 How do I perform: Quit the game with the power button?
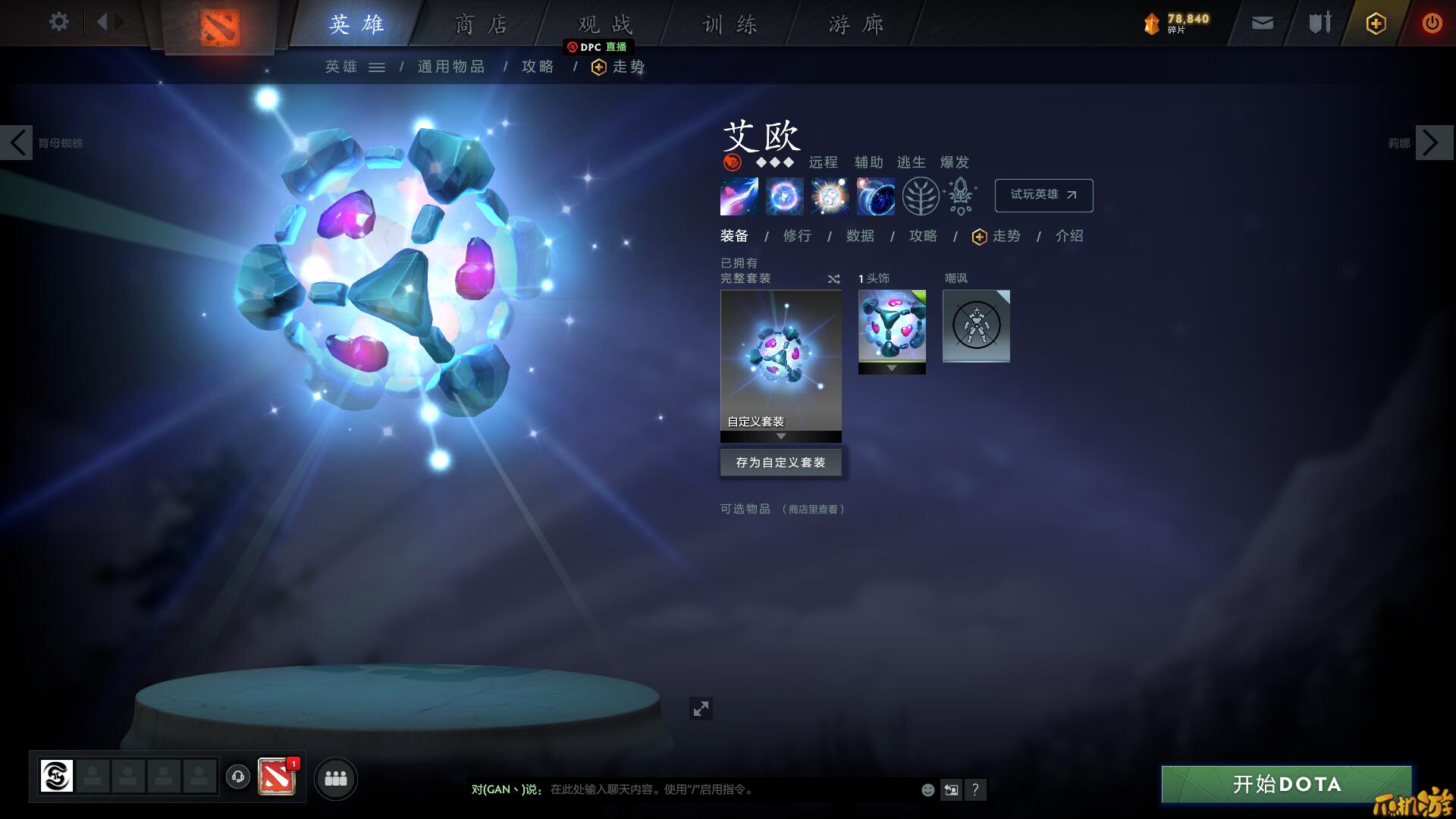pyautogui.click(x=1432, y=24)
